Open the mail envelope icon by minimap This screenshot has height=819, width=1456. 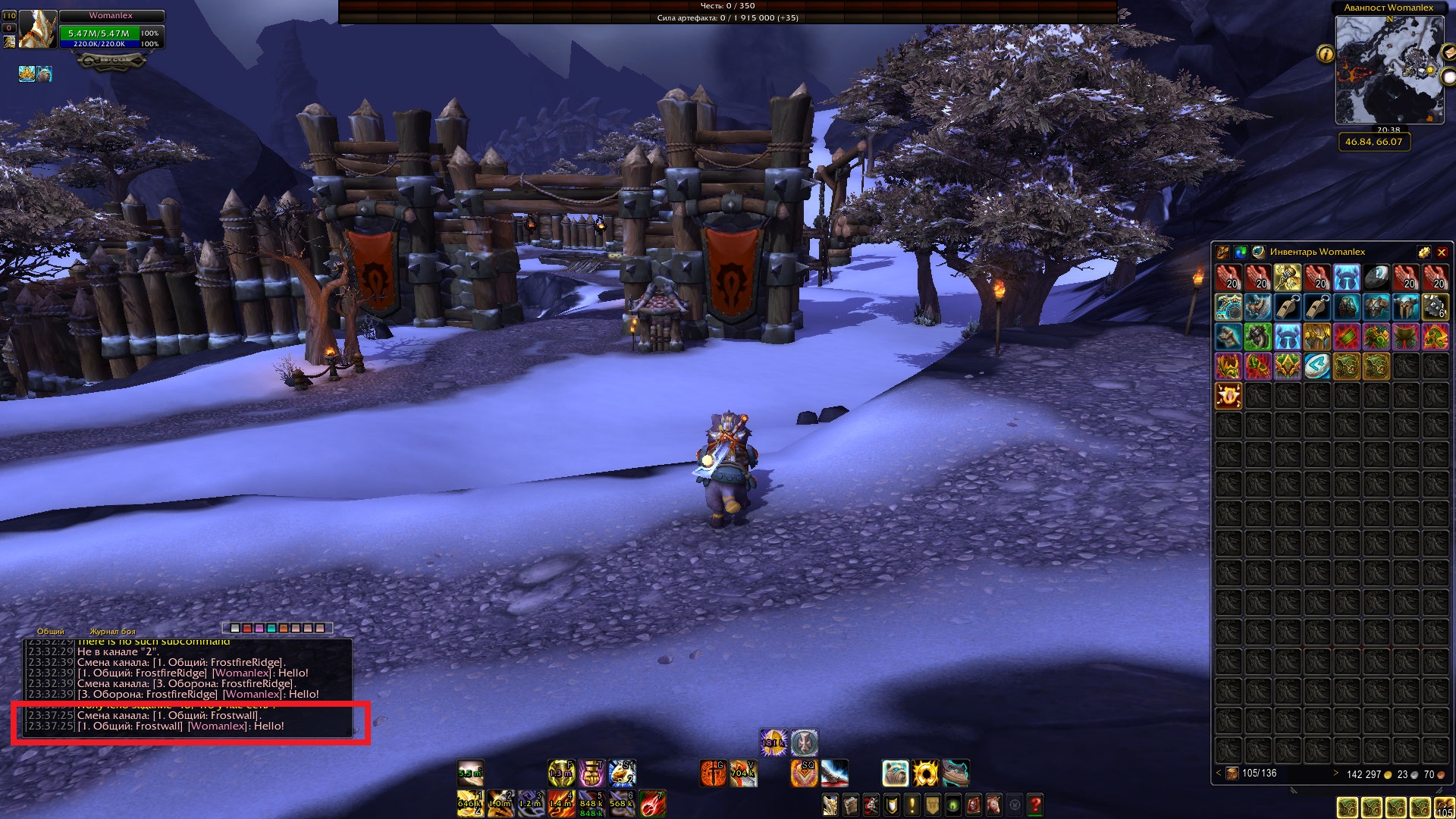point(1448,52)
